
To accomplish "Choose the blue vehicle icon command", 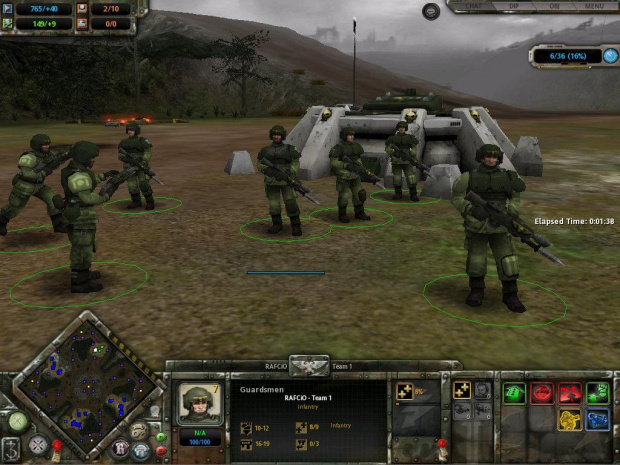I will pos(598,419).
